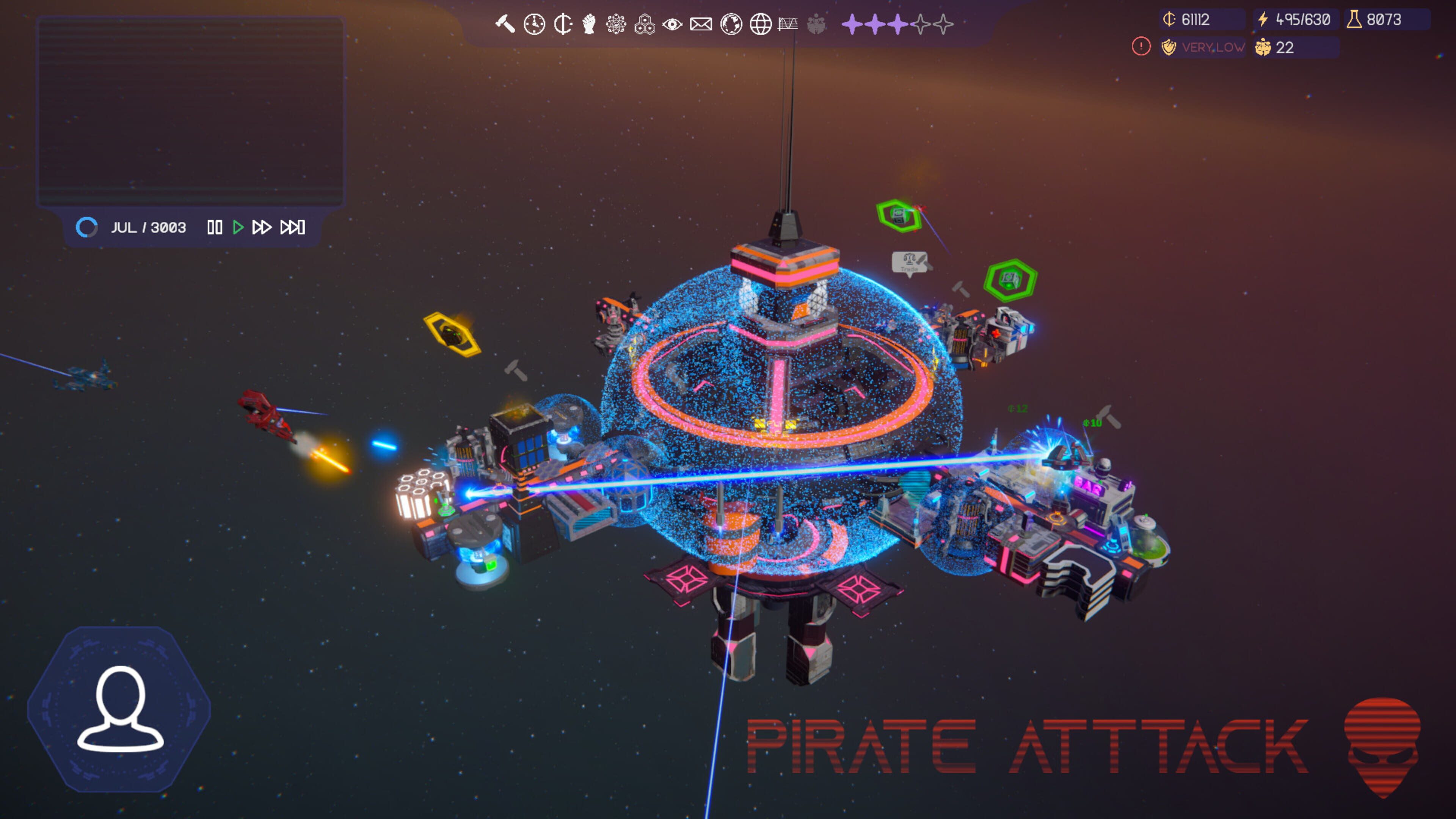Open the atom research icon

616,24
